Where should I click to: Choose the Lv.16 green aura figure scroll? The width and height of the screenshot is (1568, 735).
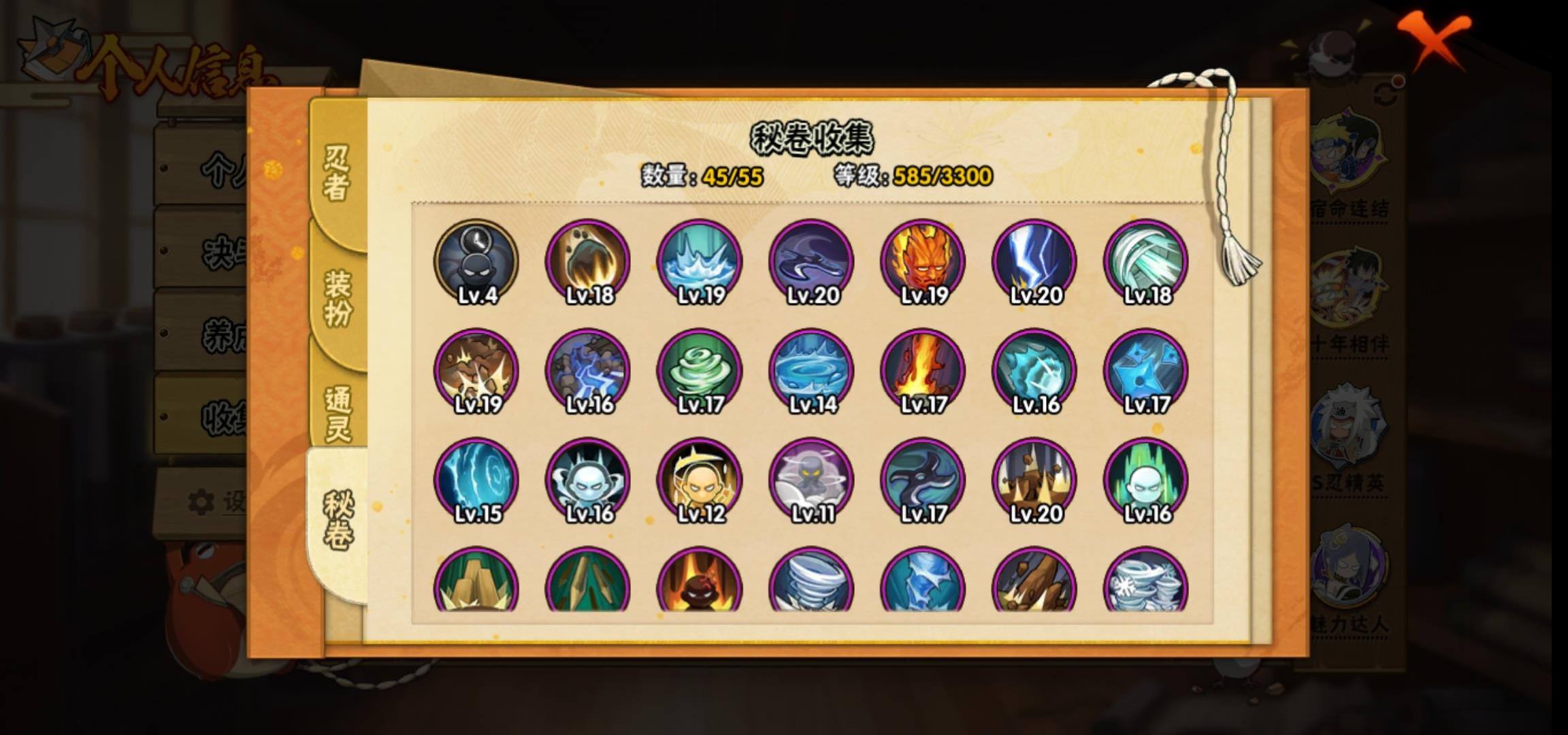pyautogui.click(x=1146, y=480)
